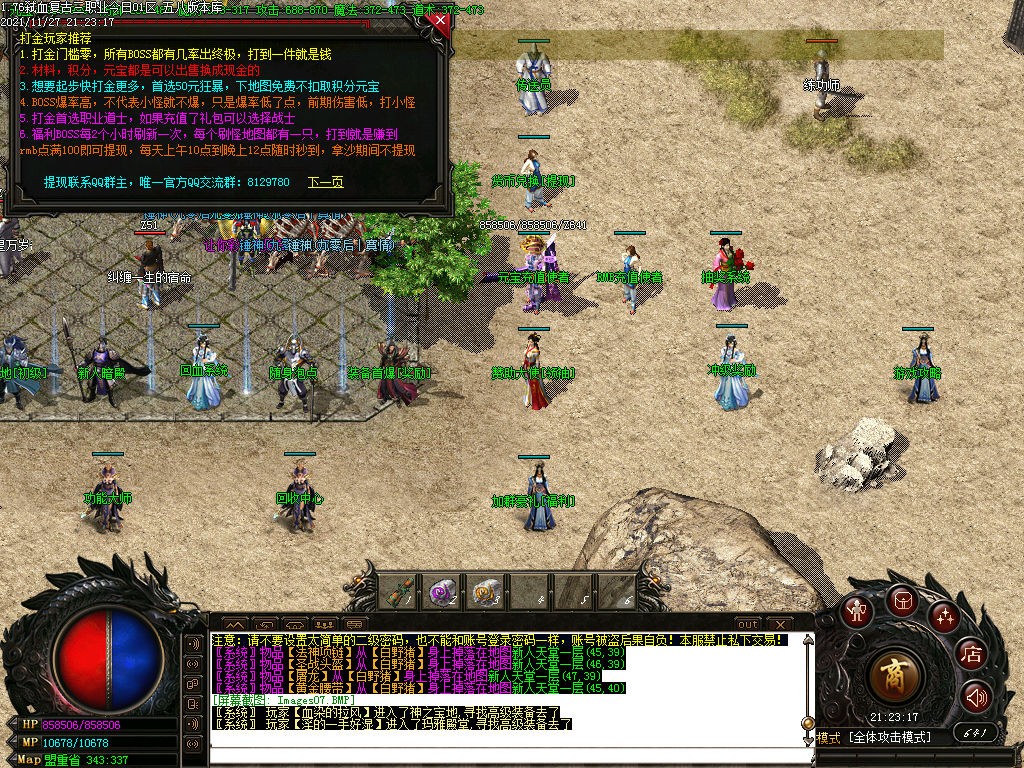Select the green item in hotbar slot 1

(x=396, y=593)
